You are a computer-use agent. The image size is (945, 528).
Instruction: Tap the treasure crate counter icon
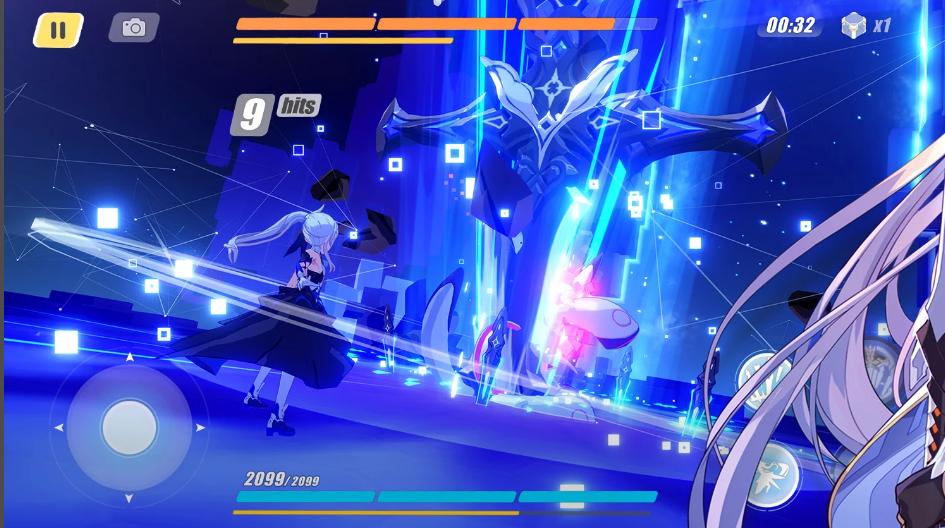(853, 26)
